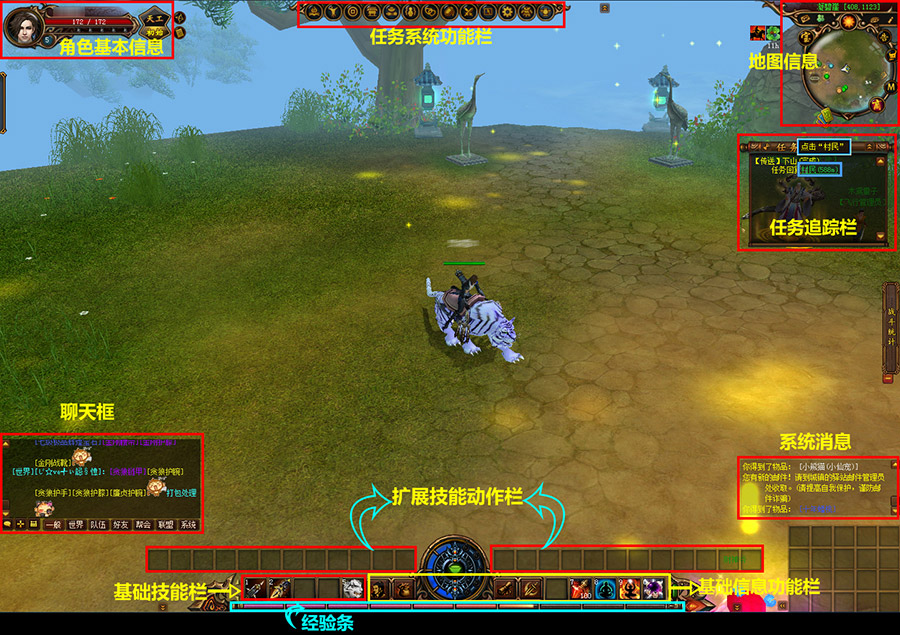Screen dimensions: 900x635
Task: Switch to the 帮会 (Guild) chat tab
Action: (143, 524)
